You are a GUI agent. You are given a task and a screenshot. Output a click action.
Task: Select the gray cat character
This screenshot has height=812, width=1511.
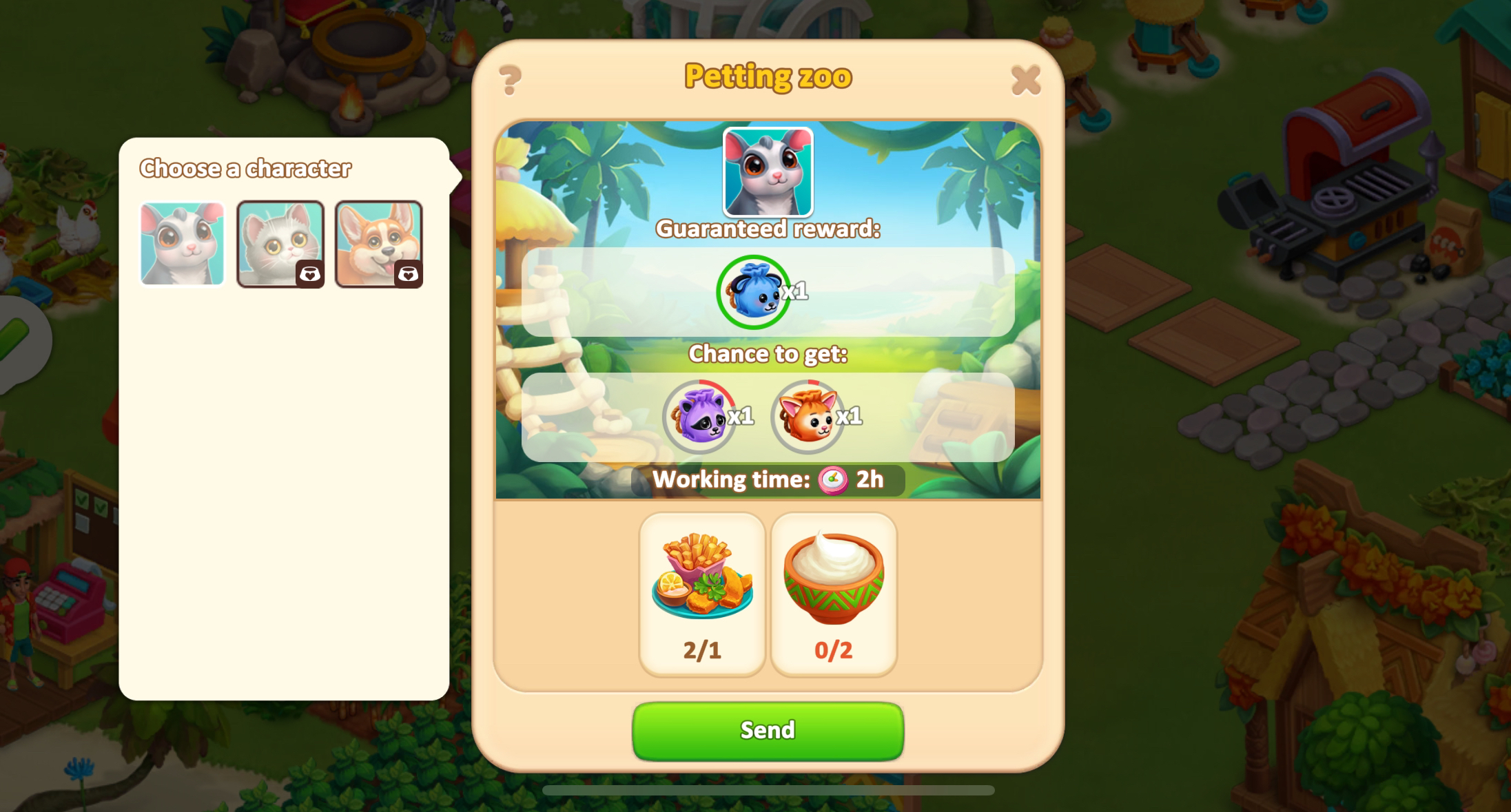coord(280,243)
